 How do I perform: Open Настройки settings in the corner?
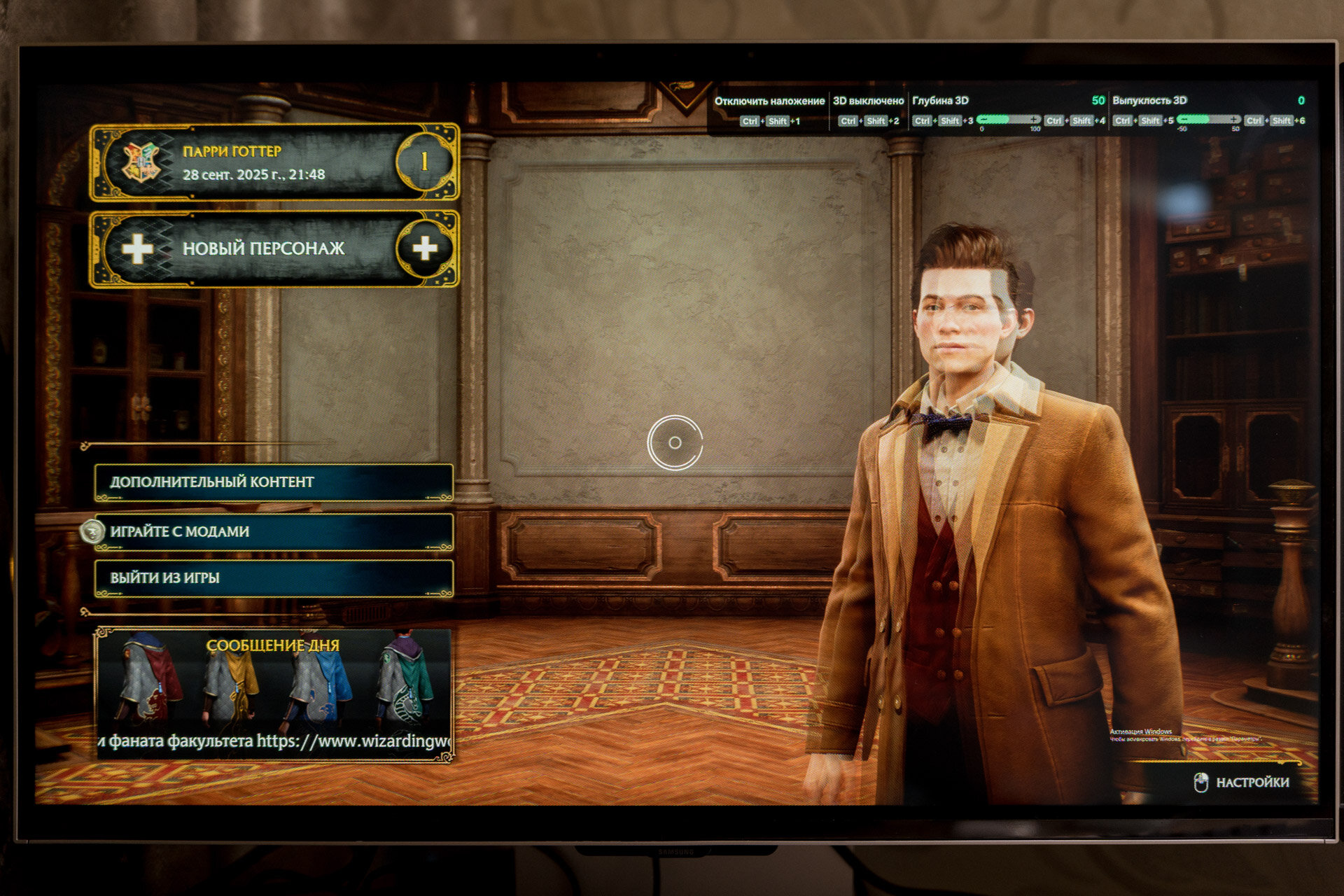point(1242,783)
